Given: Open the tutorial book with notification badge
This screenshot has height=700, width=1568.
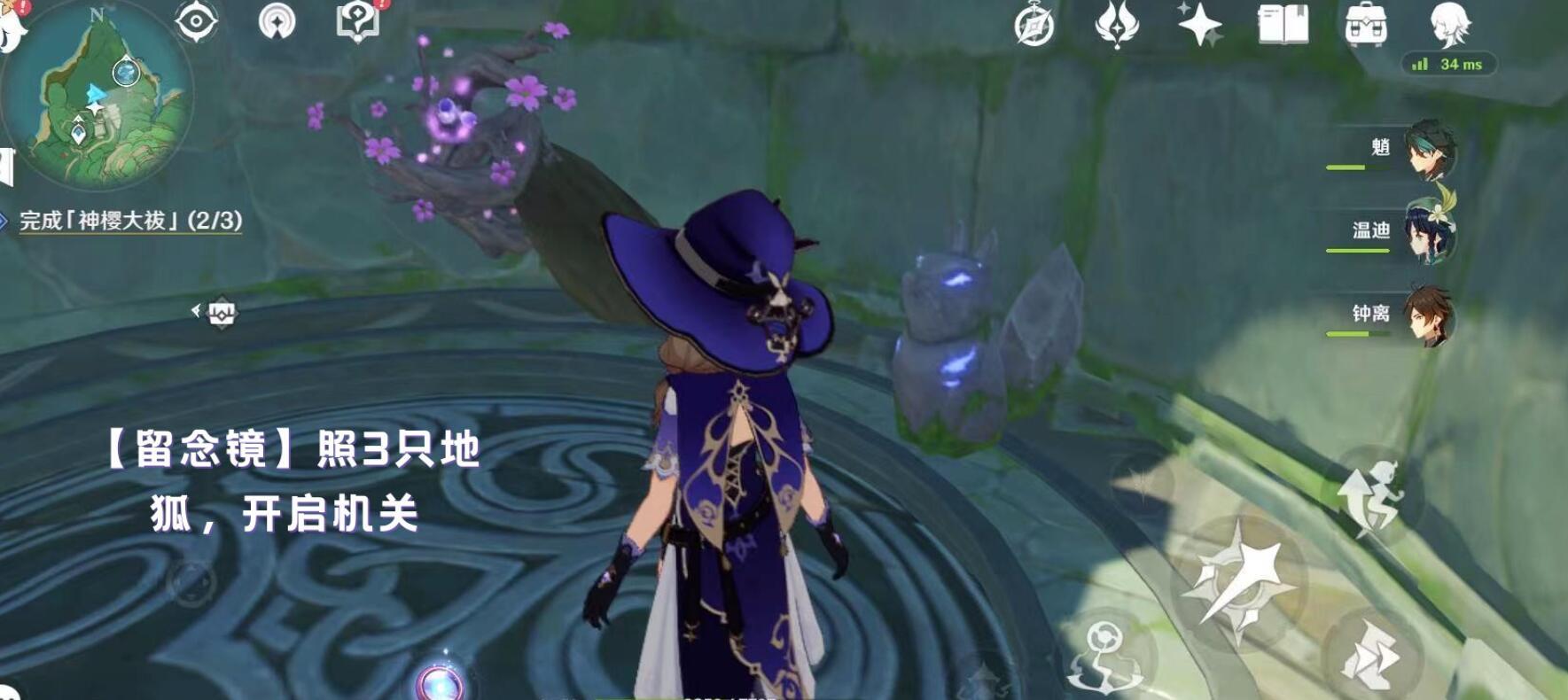Looking at the screenshot, I should [358, 19].
